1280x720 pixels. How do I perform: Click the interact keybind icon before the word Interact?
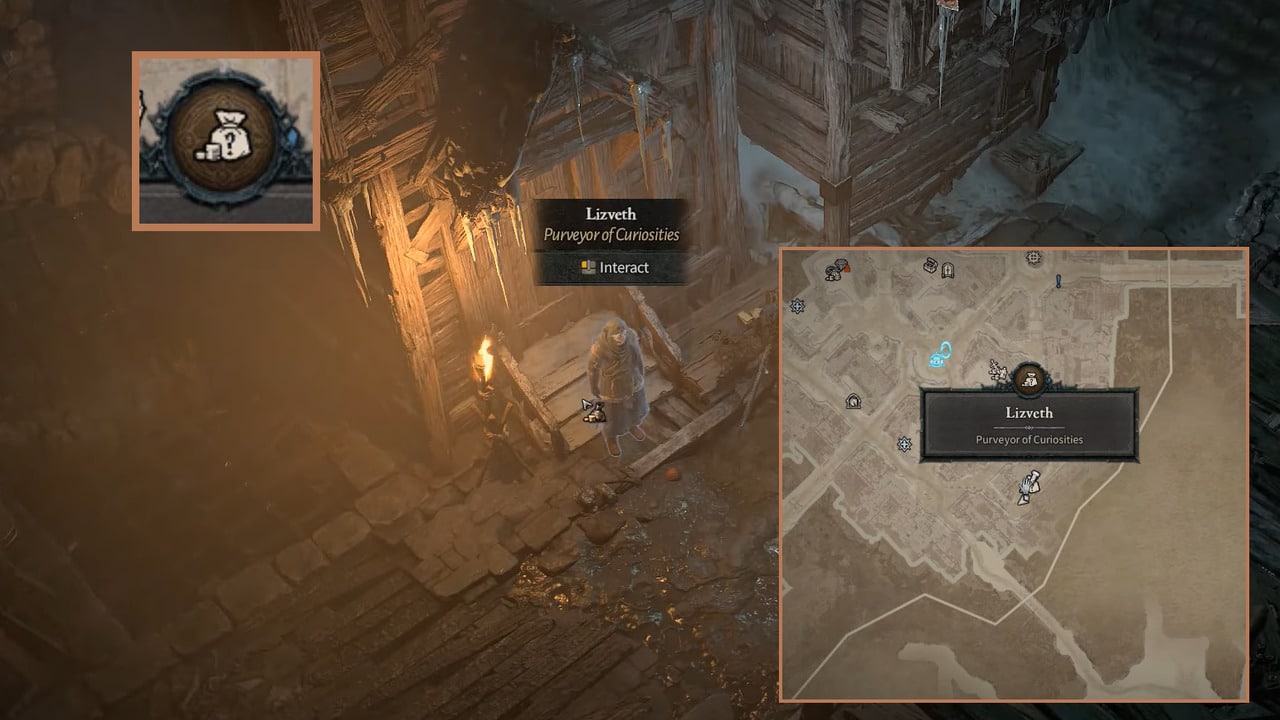pos(588,266)
